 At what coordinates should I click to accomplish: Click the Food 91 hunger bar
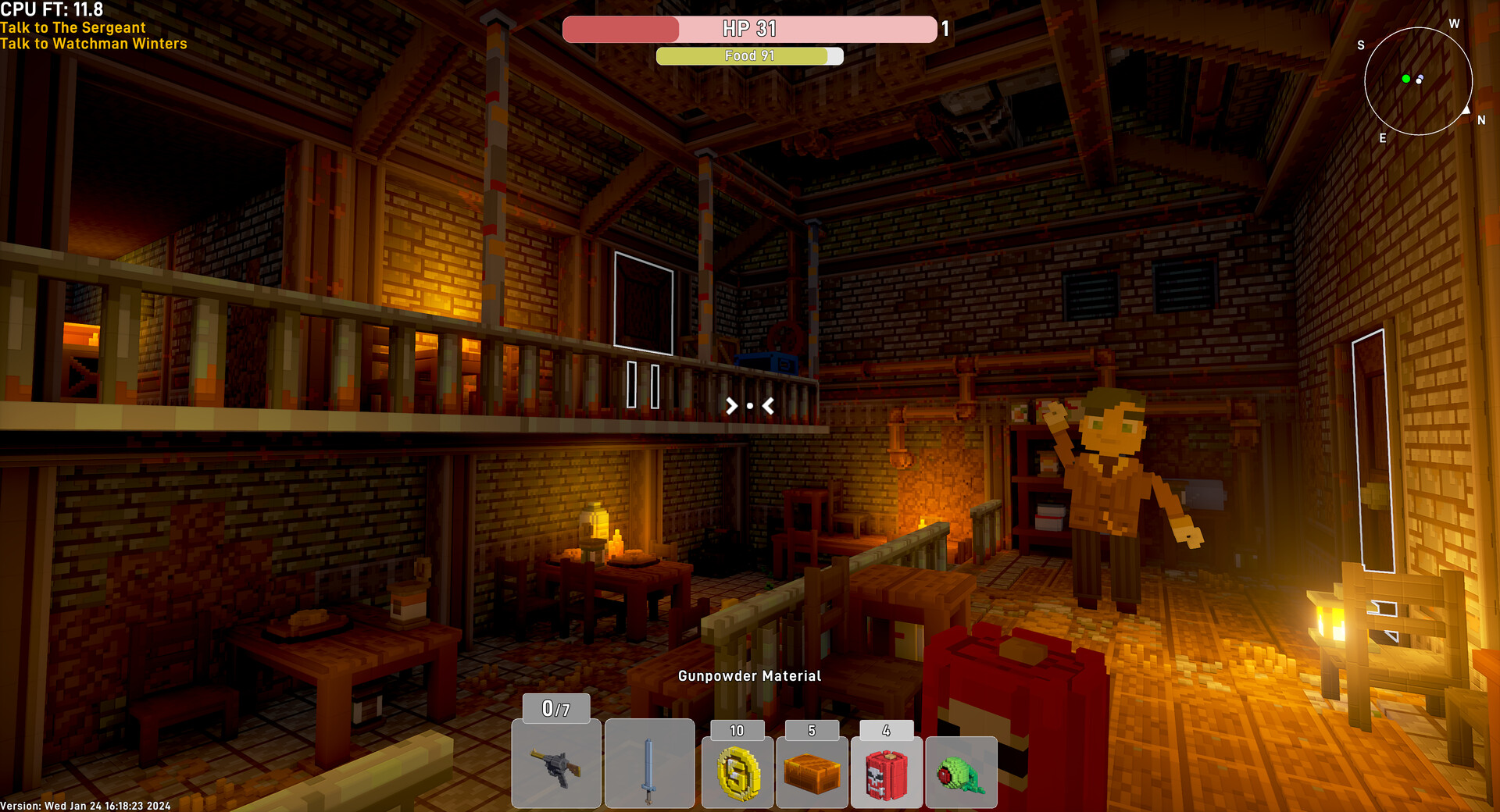tap(749, 55)
